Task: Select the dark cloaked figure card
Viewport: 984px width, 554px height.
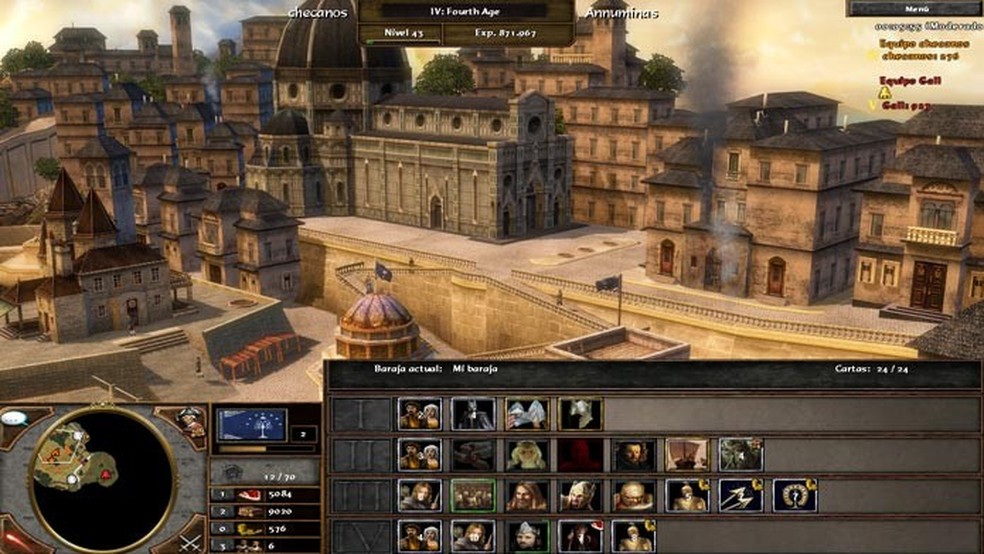Action: click(473, 414)
